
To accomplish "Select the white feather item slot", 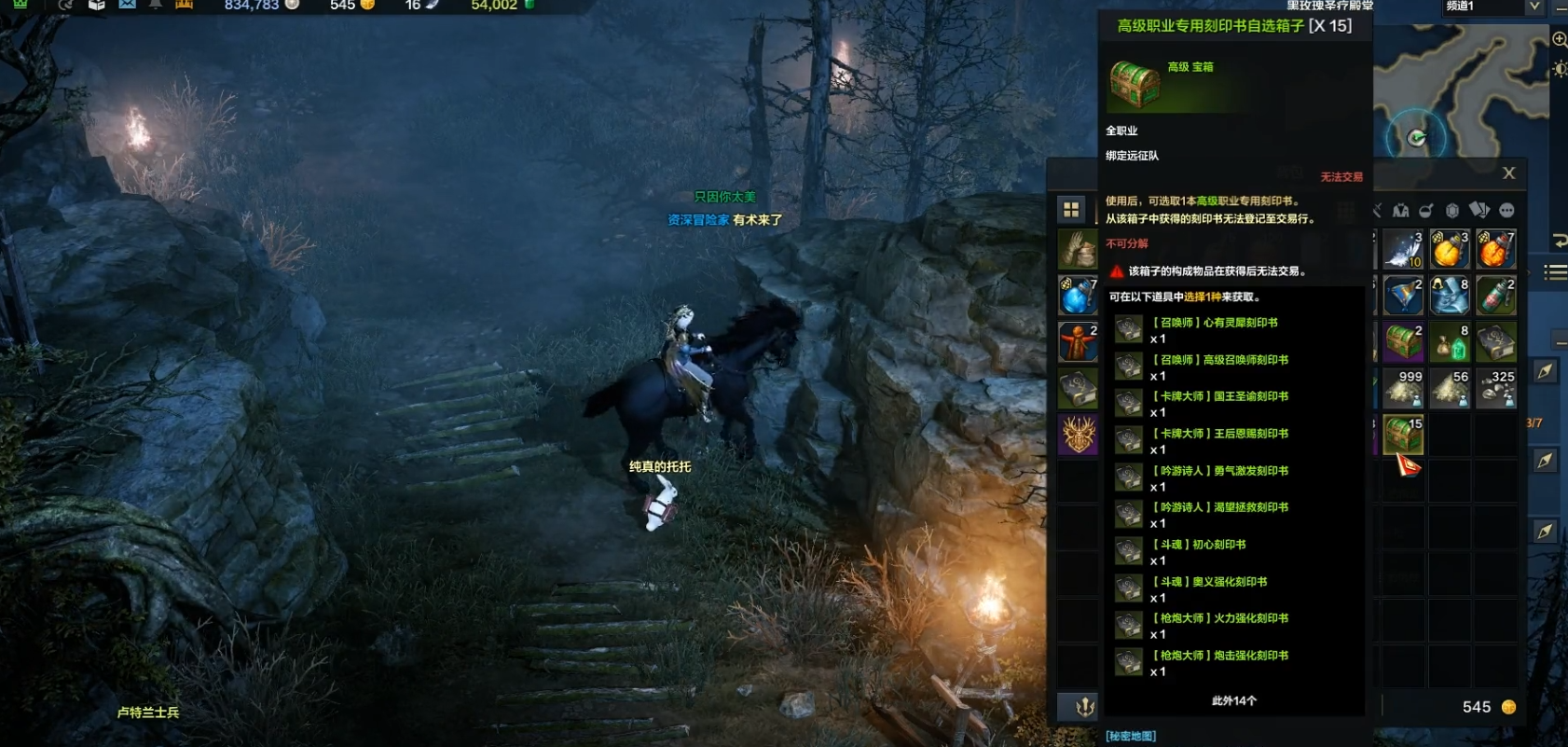I will [1403, 249].
